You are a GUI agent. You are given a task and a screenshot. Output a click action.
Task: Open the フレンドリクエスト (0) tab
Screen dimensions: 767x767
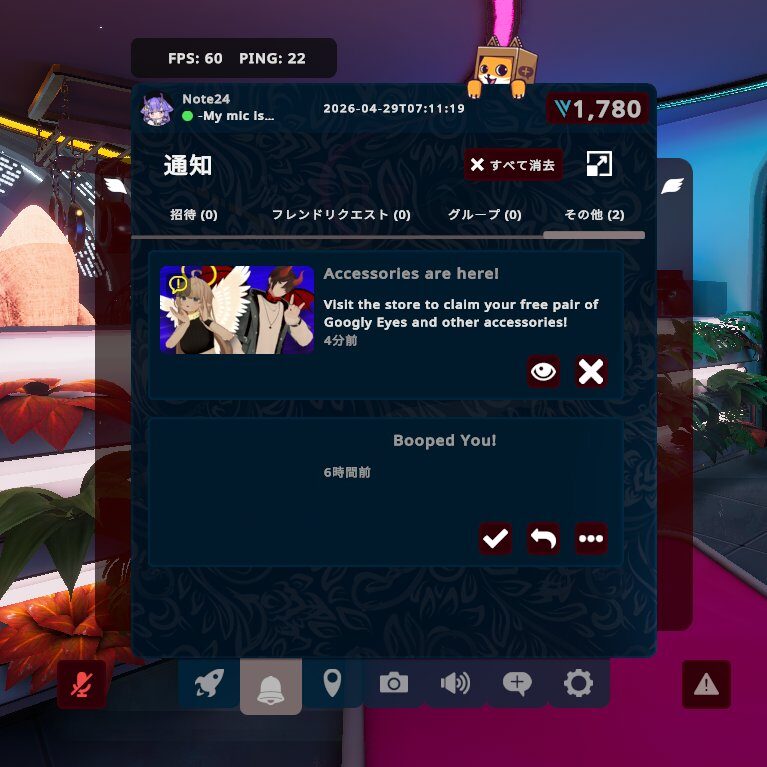(x=341, y=215)
